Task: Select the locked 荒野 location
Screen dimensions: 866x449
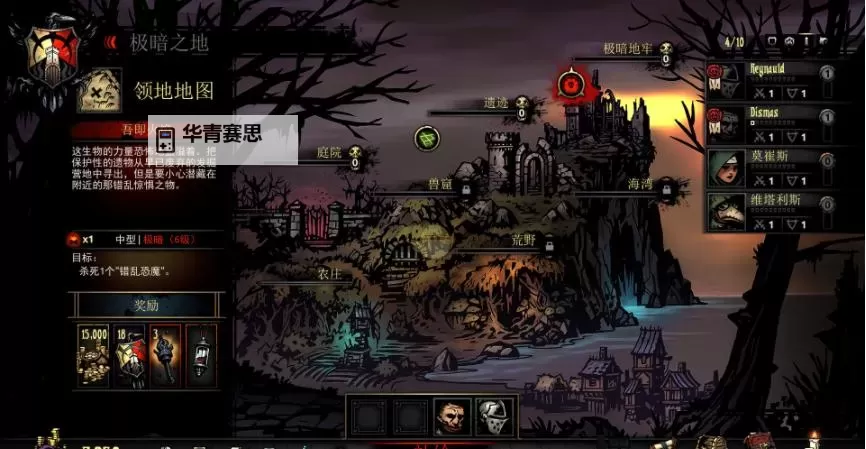Action: tap(524, 240)
